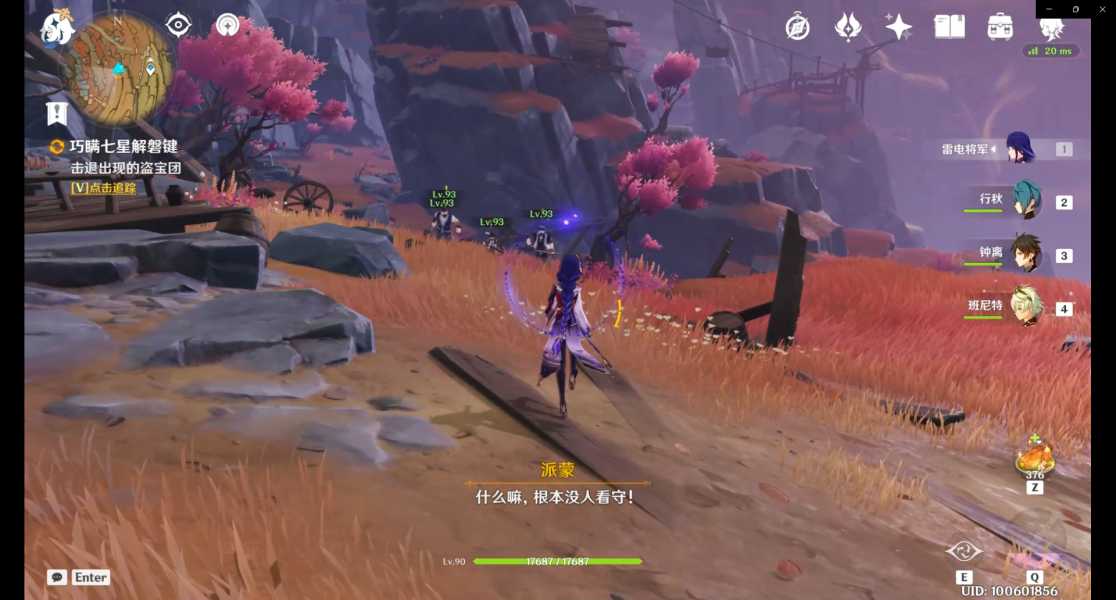Close the game window
Image resolution: width=1116 pixels, height=600 pixels.
(x=1103, y=9)
